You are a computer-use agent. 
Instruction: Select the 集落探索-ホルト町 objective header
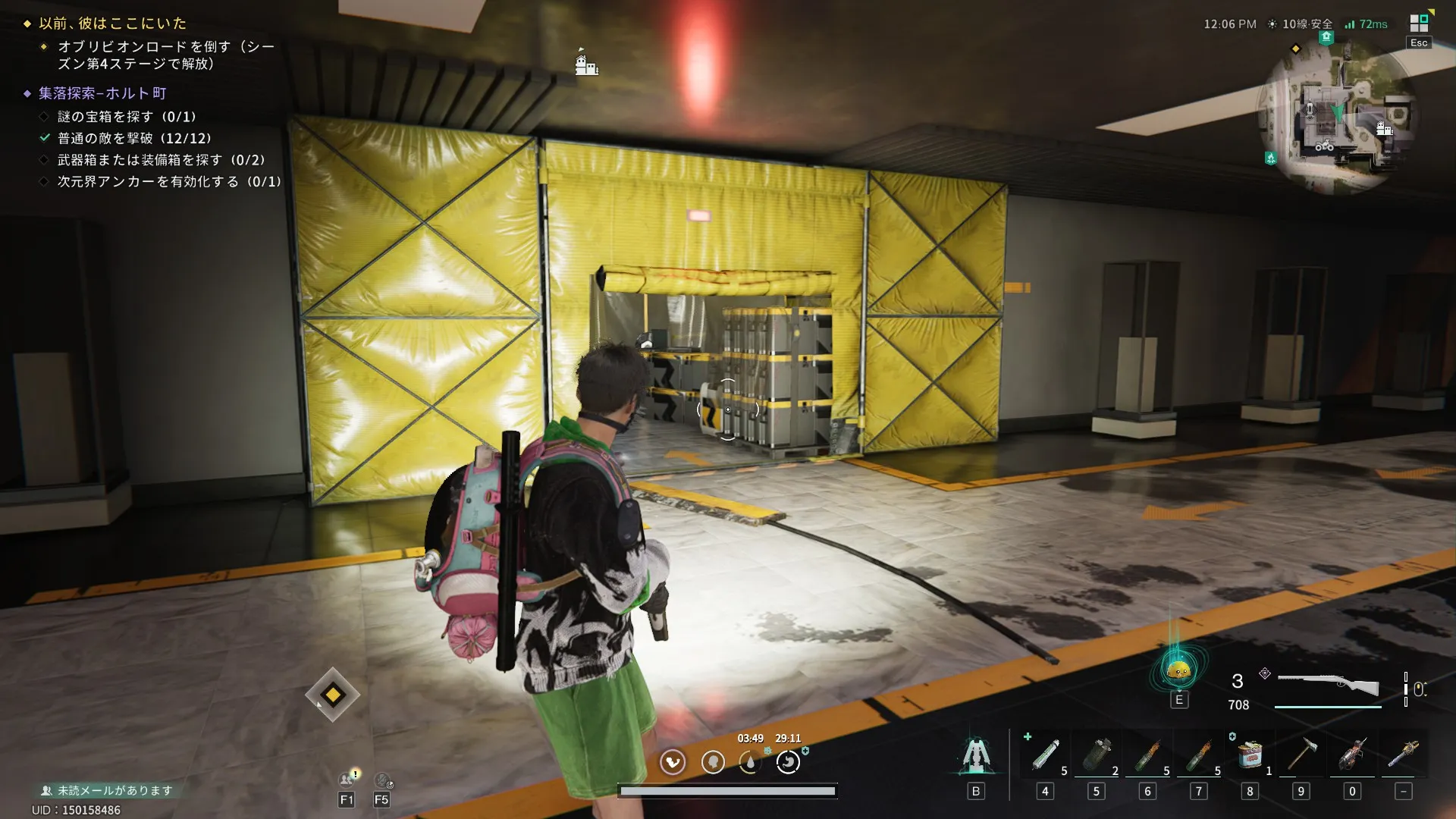[102, 93]
